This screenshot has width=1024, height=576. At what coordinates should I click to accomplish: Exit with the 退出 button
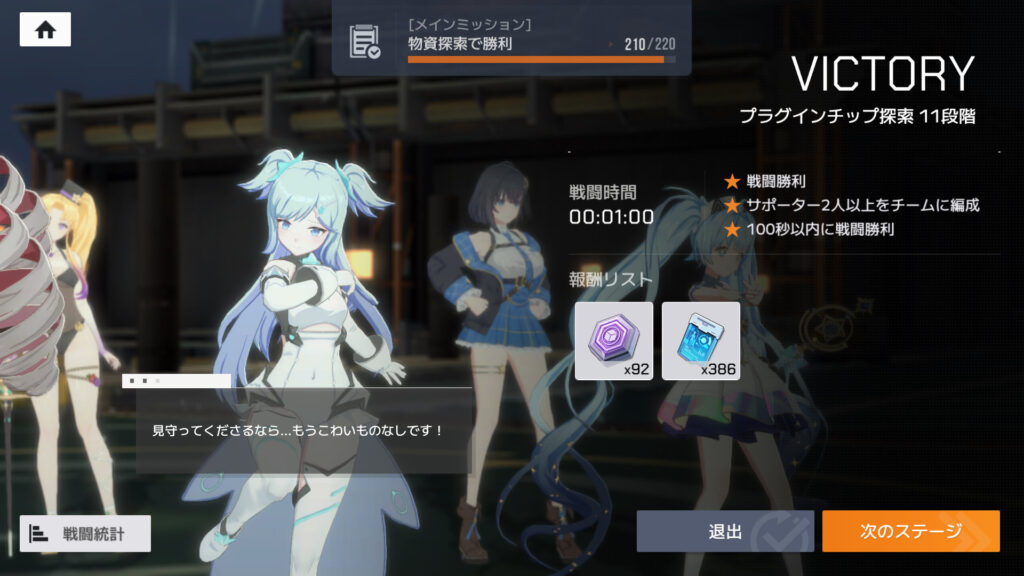(725, 531)
